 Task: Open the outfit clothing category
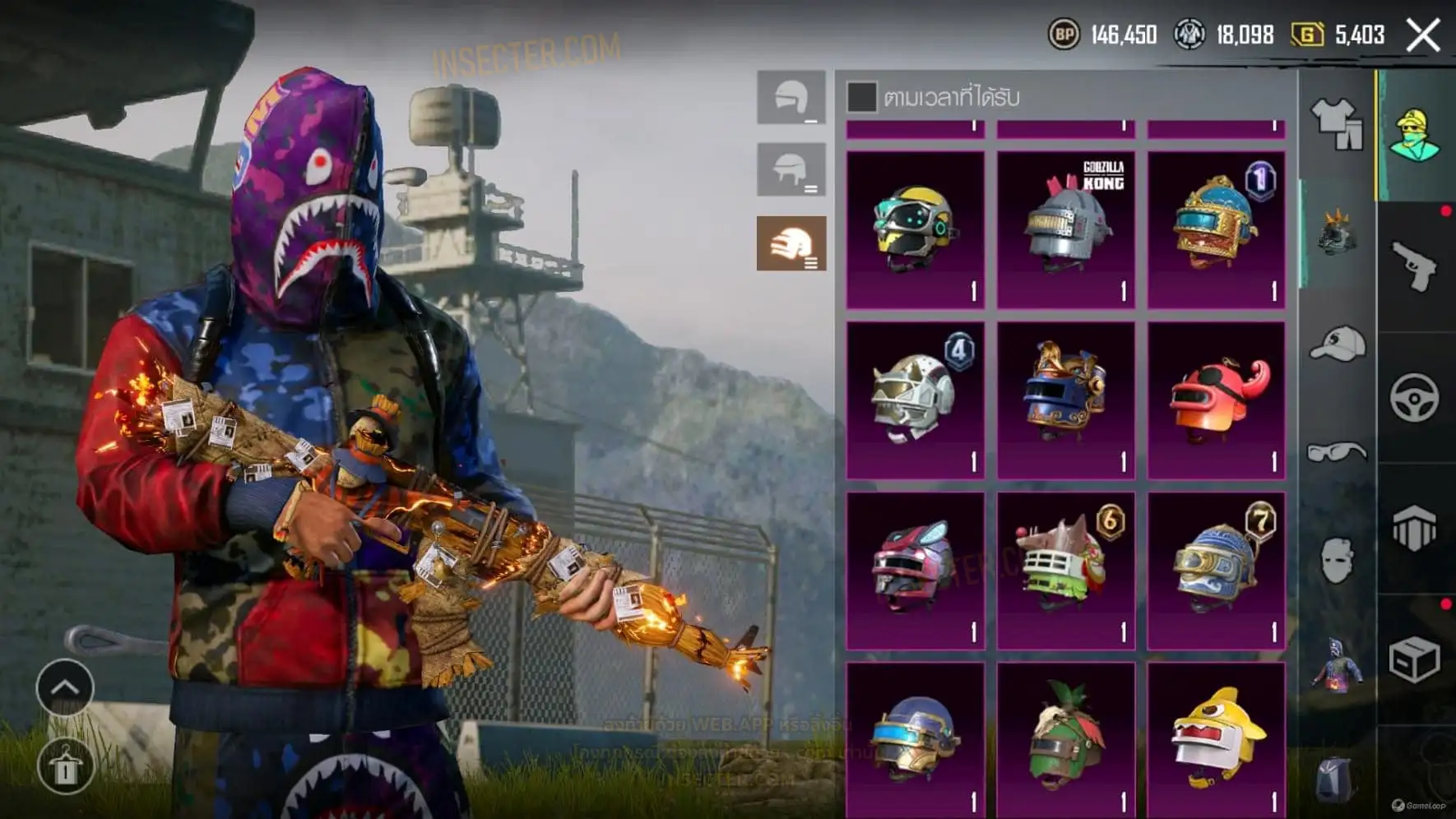tap(1337, 123)
